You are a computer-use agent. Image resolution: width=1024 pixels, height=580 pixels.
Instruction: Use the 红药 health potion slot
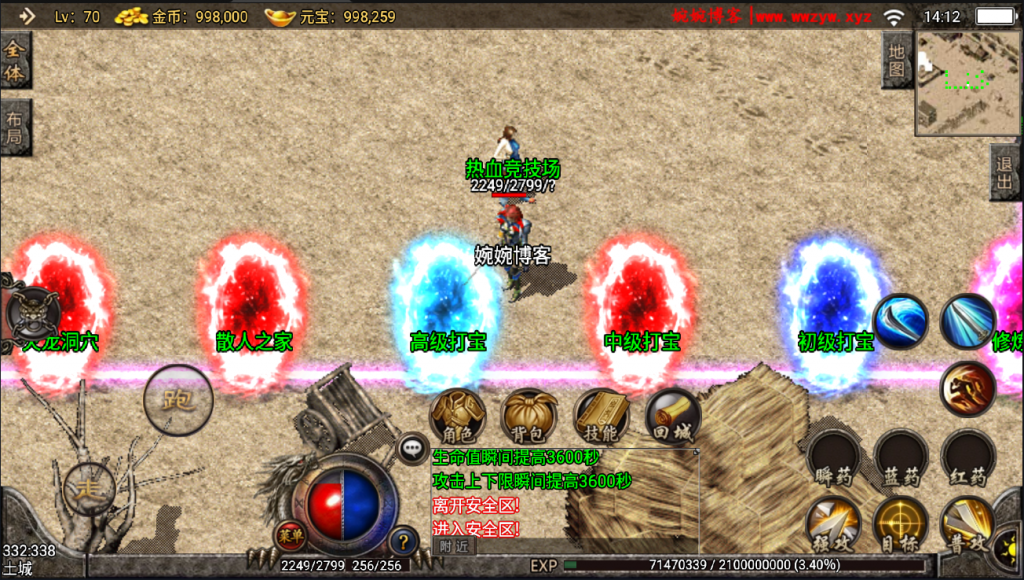(x=967, y=458)
